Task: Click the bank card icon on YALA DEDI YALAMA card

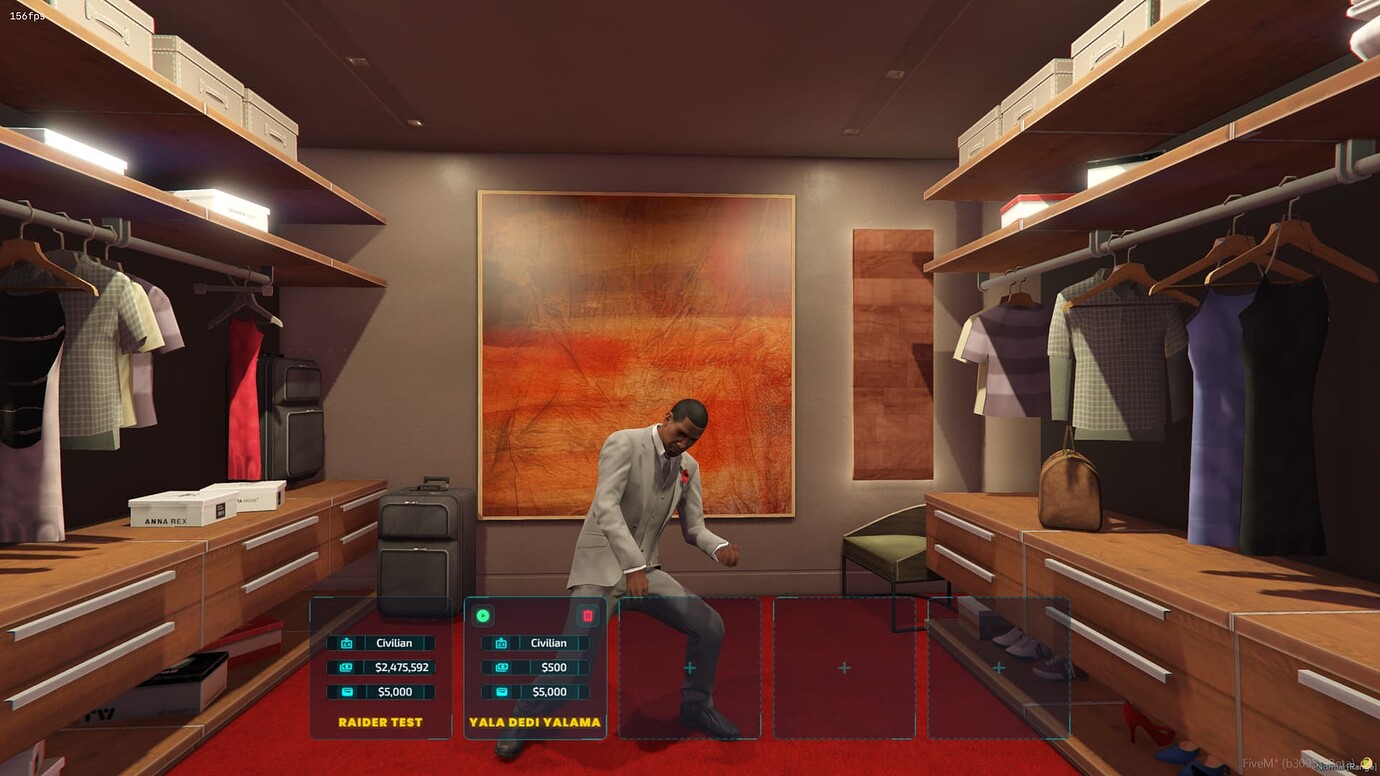Action: point(501,691)
